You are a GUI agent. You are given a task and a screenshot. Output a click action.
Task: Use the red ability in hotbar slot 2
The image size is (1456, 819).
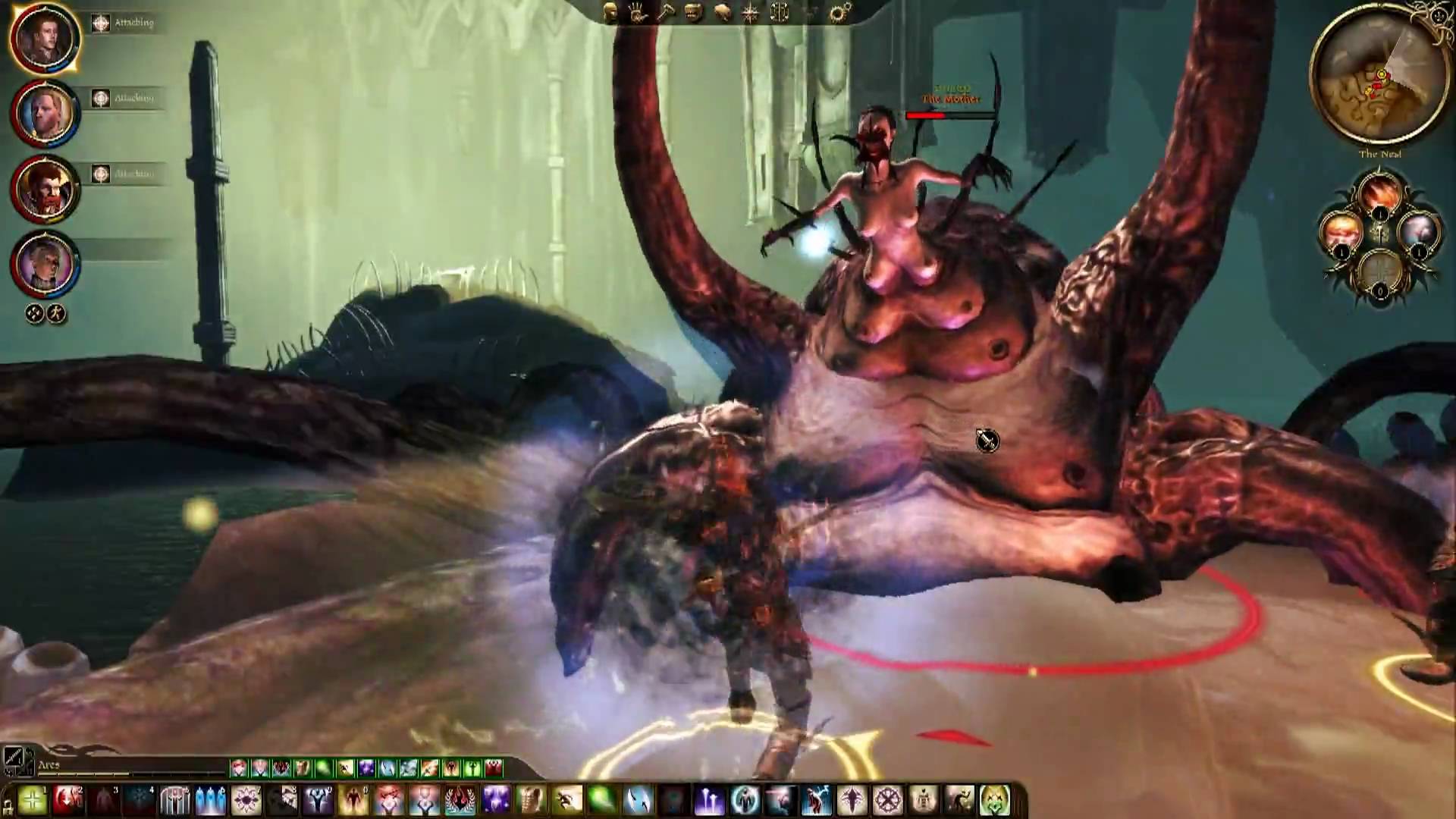coord(68,800)
